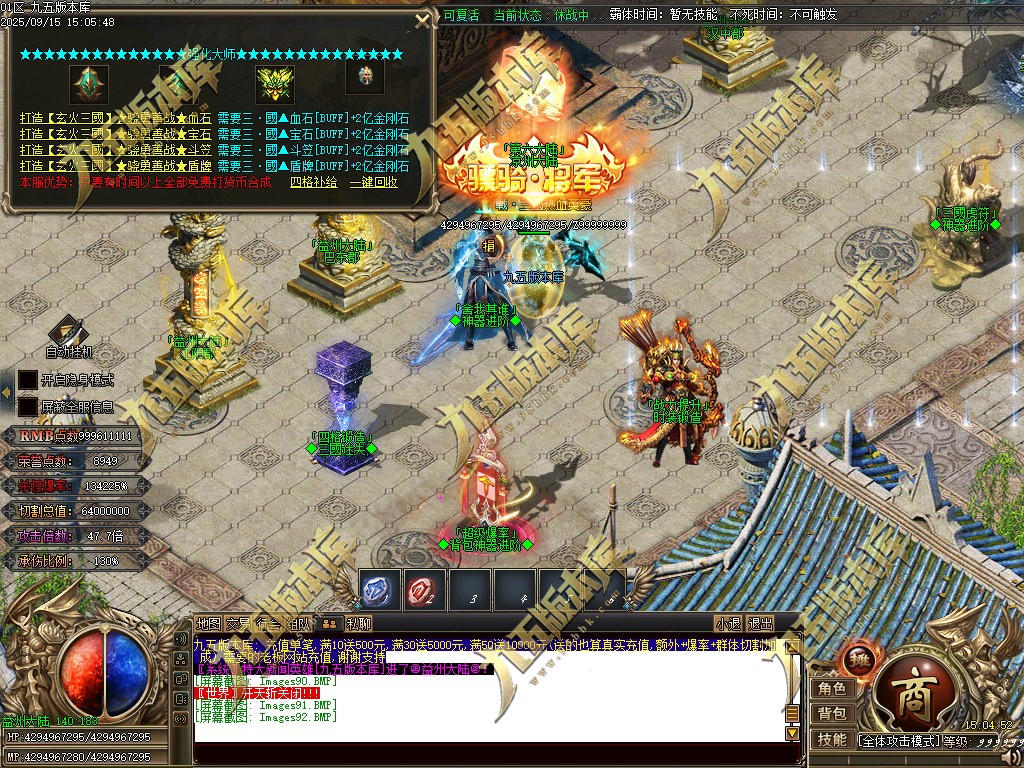This screenshot has width=1024, height=768.
Task: Open the 背包 bag
Action: tap(832, 714)
